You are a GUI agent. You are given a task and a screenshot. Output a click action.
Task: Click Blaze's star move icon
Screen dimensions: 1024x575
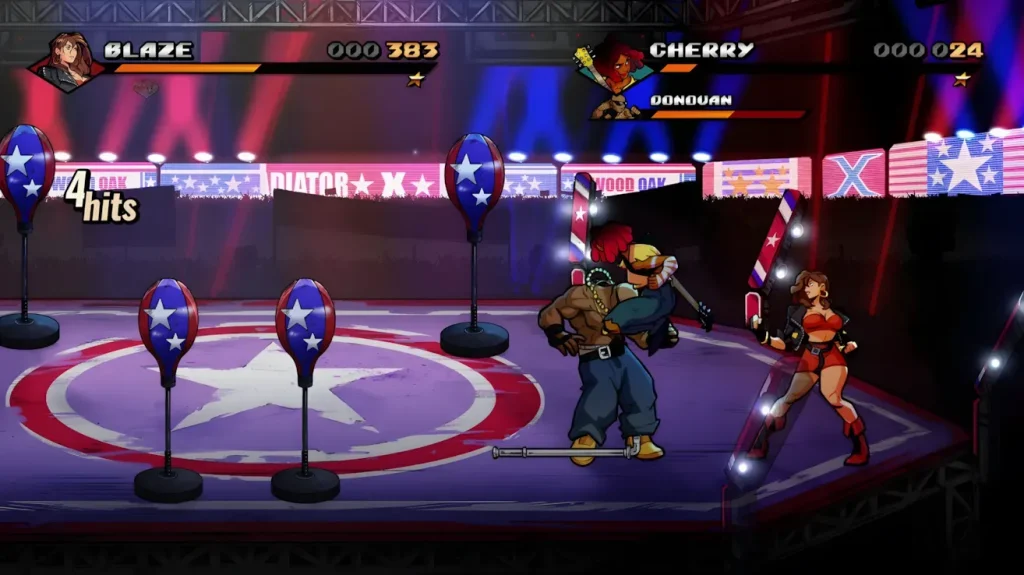[415, 79]
